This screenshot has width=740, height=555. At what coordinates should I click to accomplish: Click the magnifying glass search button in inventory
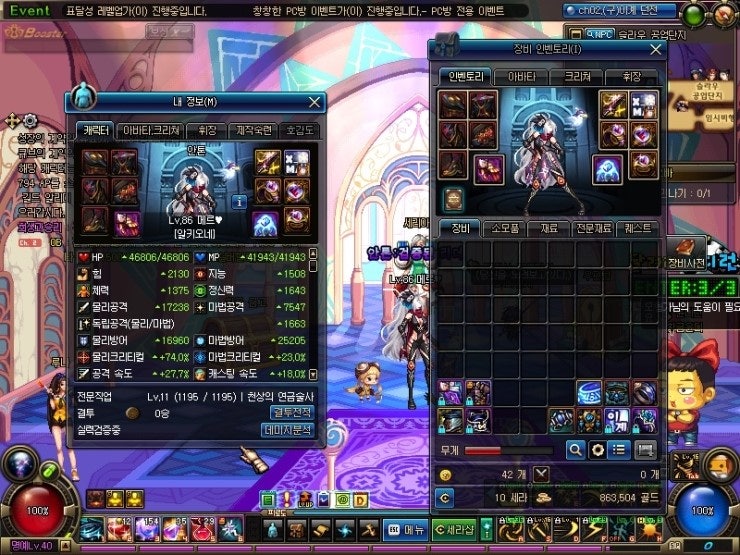pos(576,450)
